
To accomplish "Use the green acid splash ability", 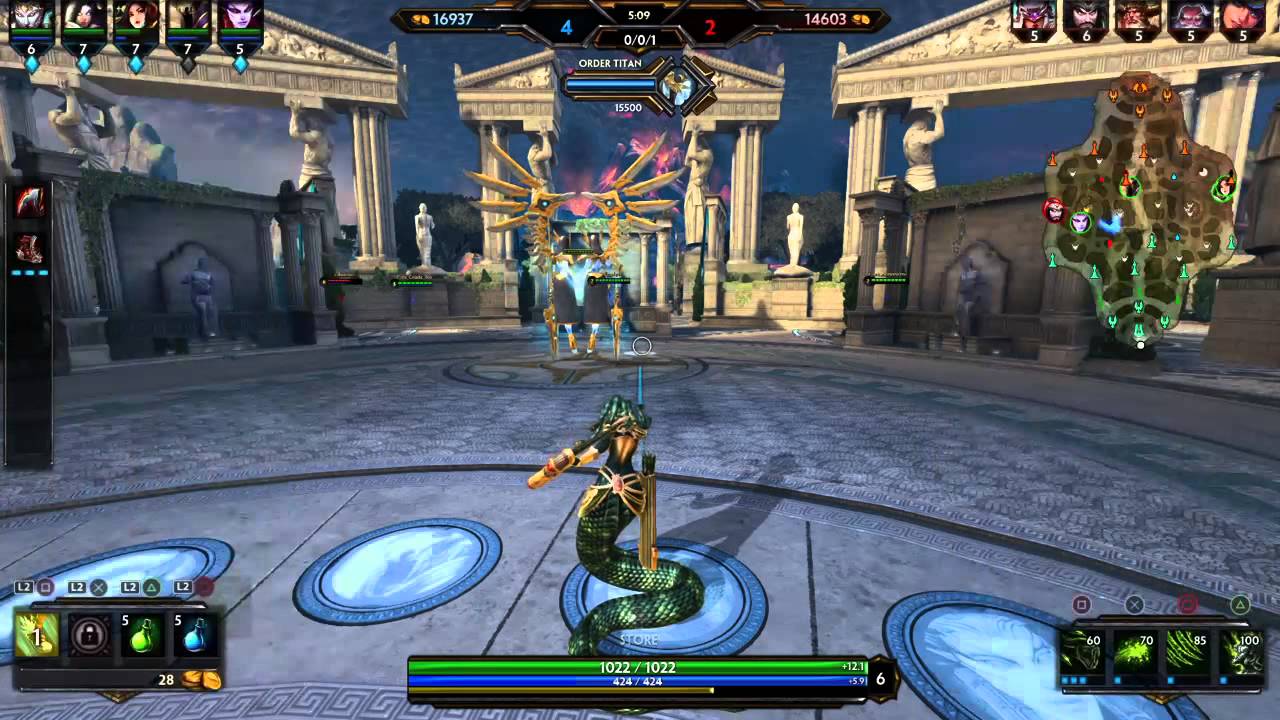I will click(1135, 652).
